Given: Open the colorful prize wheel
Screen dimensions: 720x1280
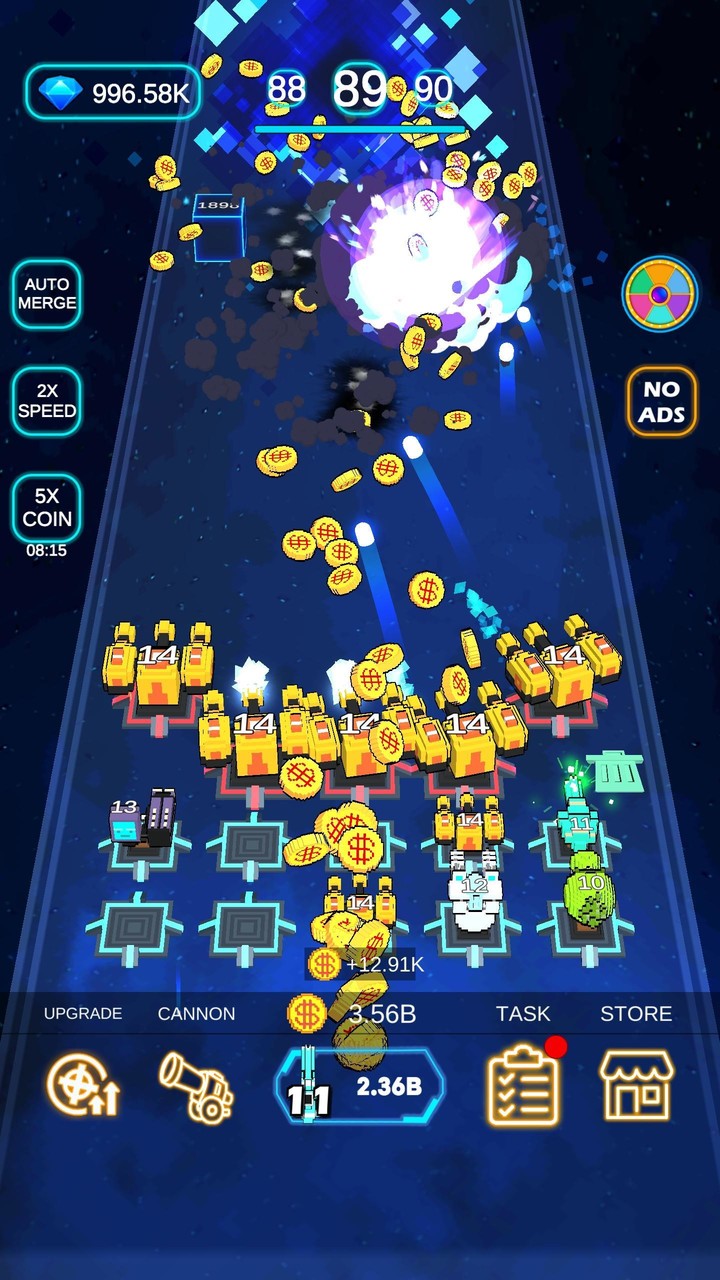Looking at the screenshot, I should pos(660,294).
